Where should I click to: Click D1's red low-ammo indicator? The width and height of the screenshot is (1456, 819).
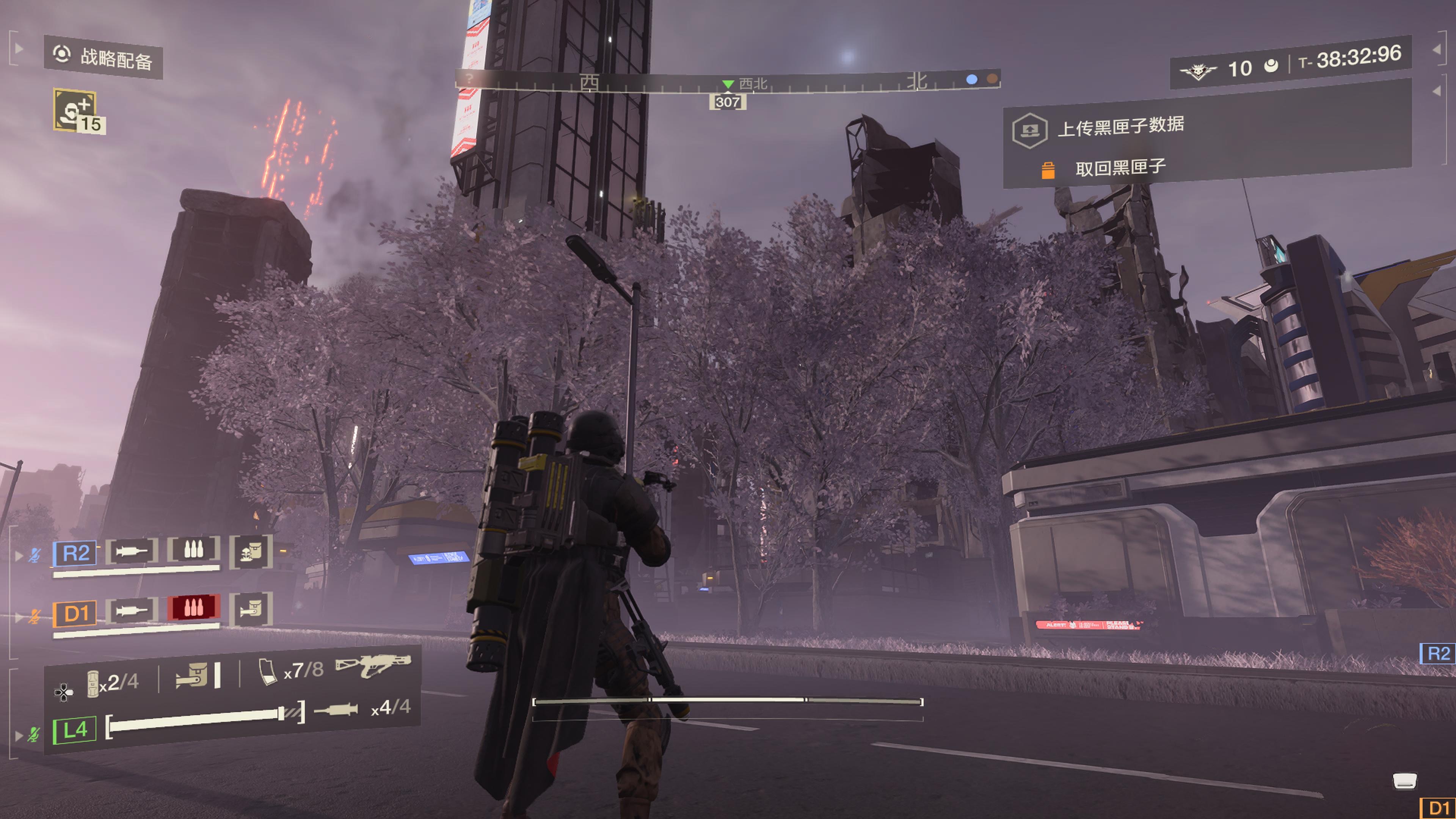pyautogui.click(x=193, y=607)
